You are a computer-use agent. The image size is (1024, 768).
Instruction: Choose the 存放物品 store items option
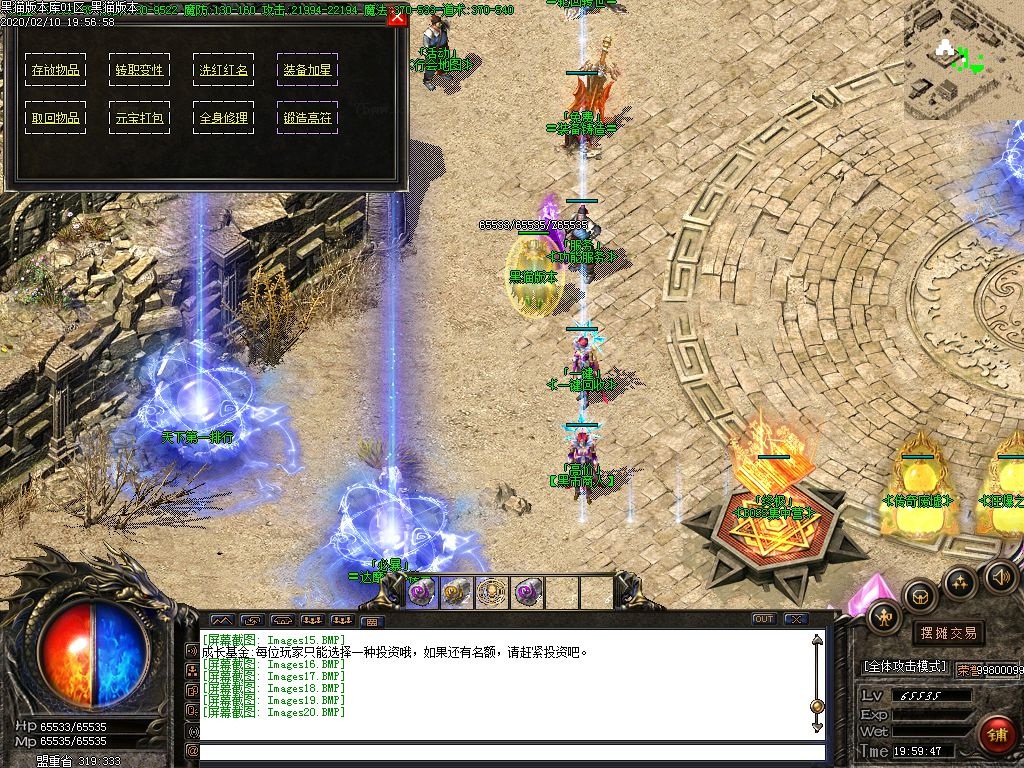click(x=55, y=70)
